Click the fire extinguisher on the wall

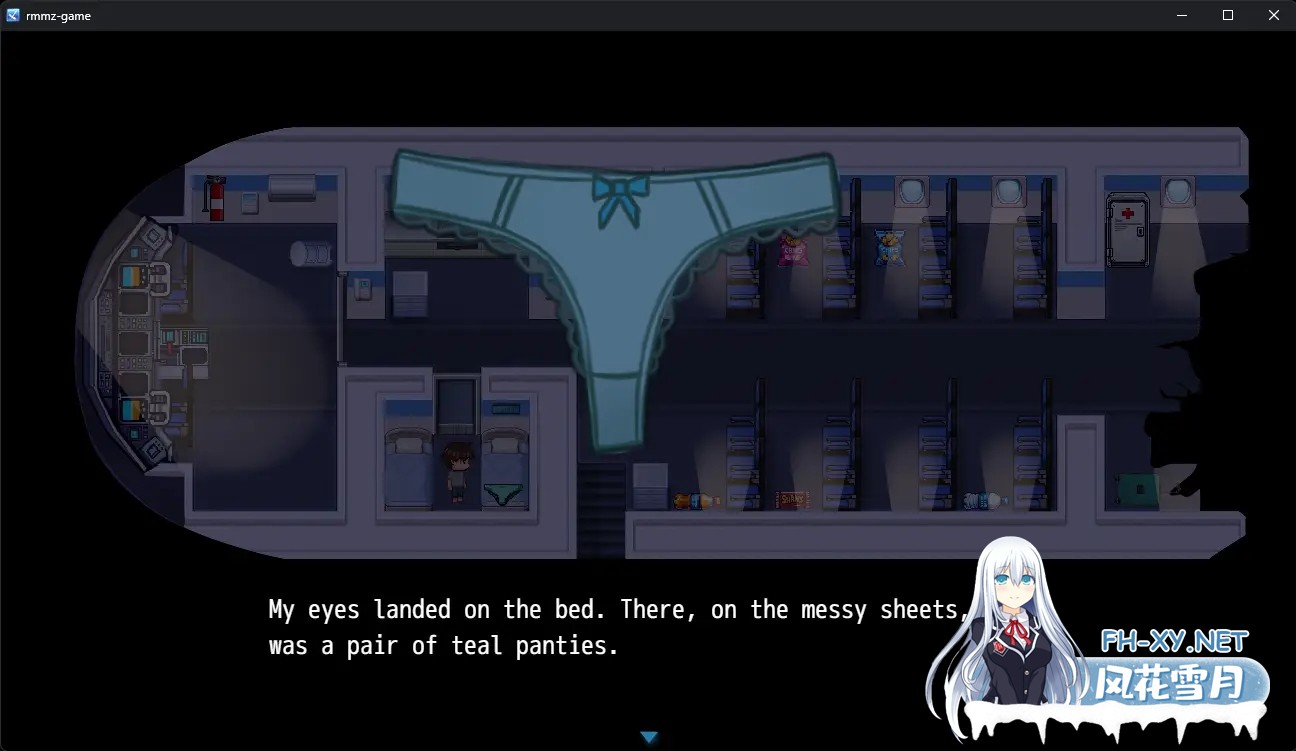(218, 198)
